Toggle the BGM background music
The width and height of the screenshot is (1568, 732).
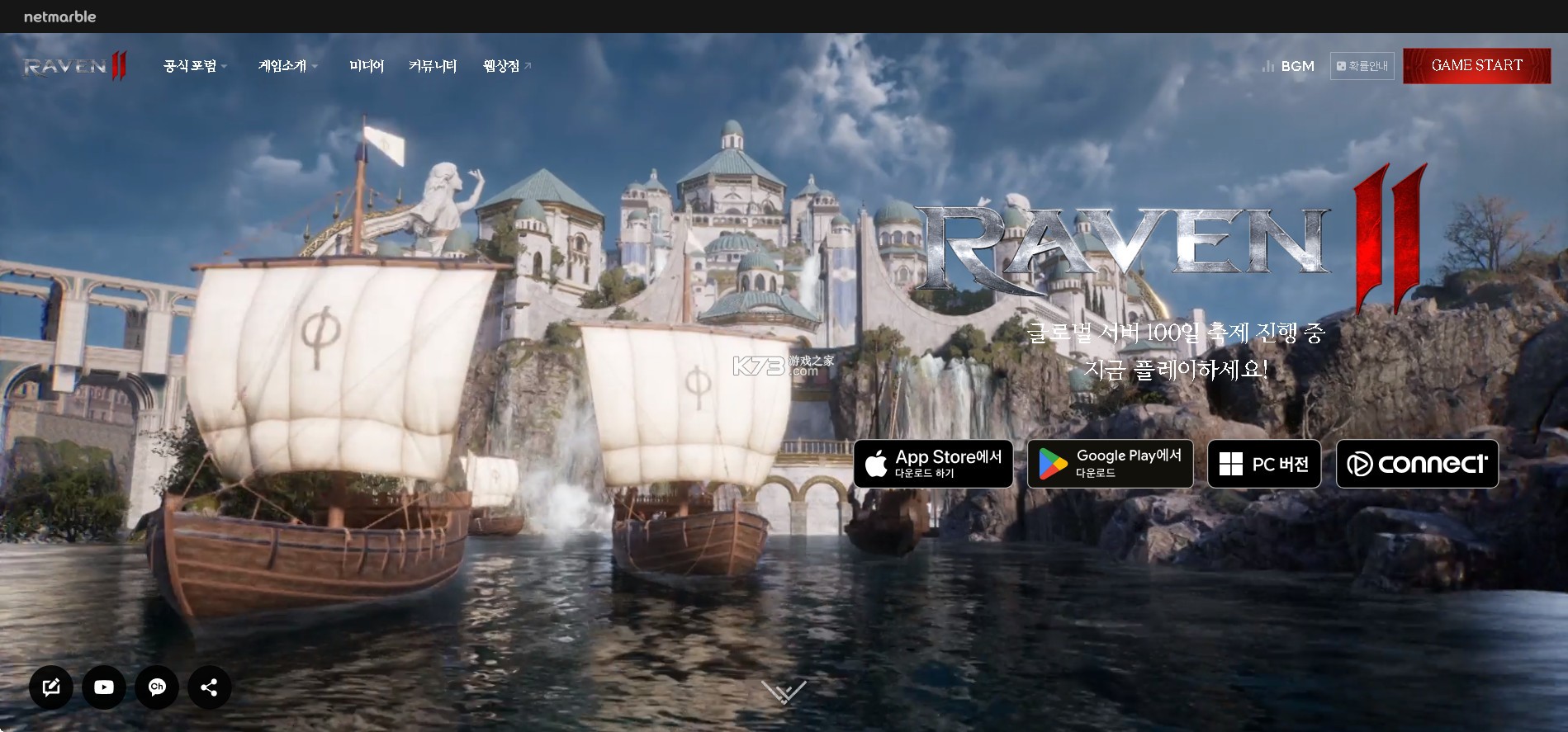pos(1286,66)
